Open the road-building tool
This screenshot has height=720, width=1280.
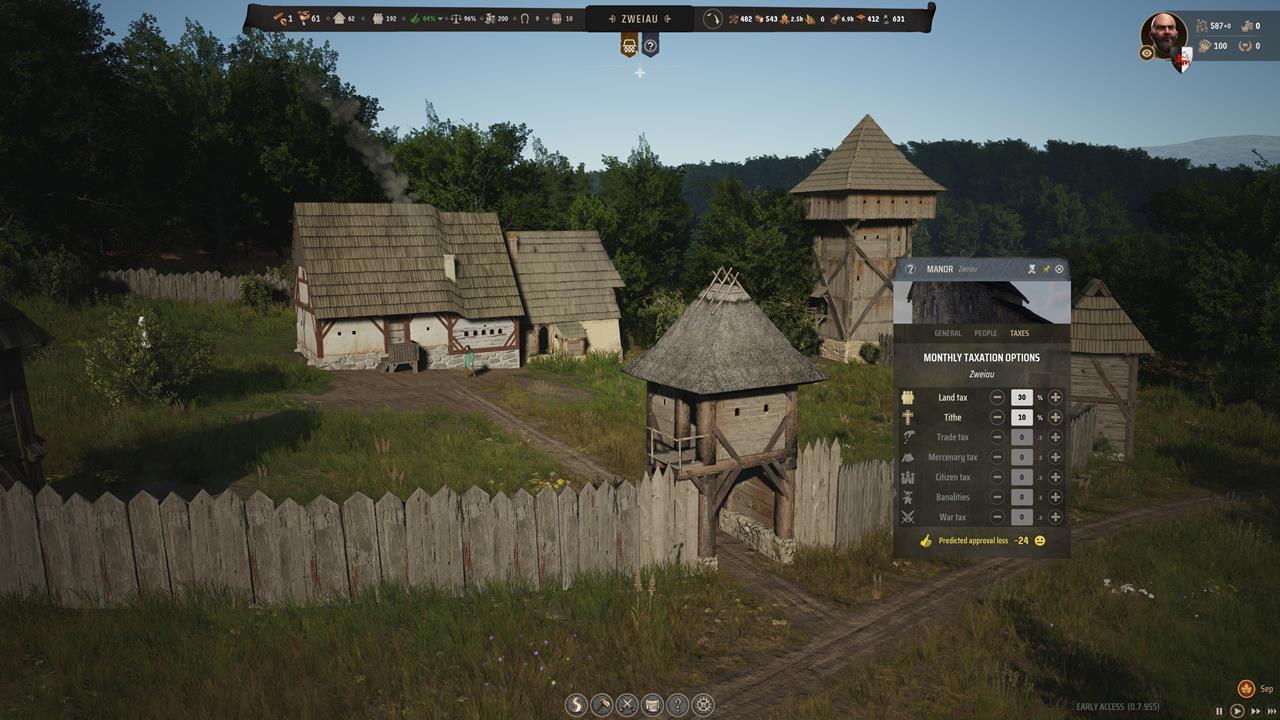576,705
